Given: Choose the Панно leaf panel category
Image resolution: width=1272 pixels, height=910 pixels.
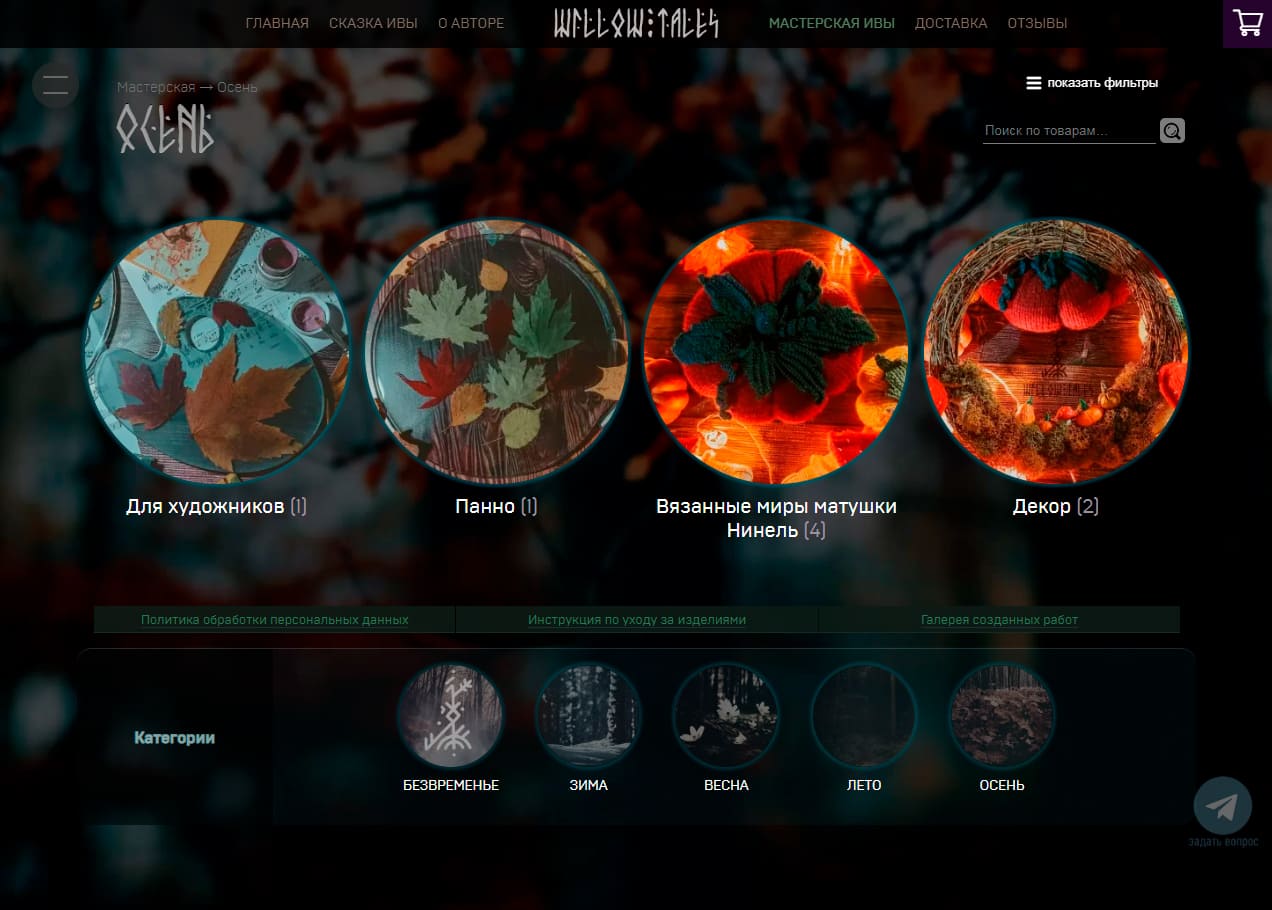Looking at the screenshot, I should tap(496, 352).
